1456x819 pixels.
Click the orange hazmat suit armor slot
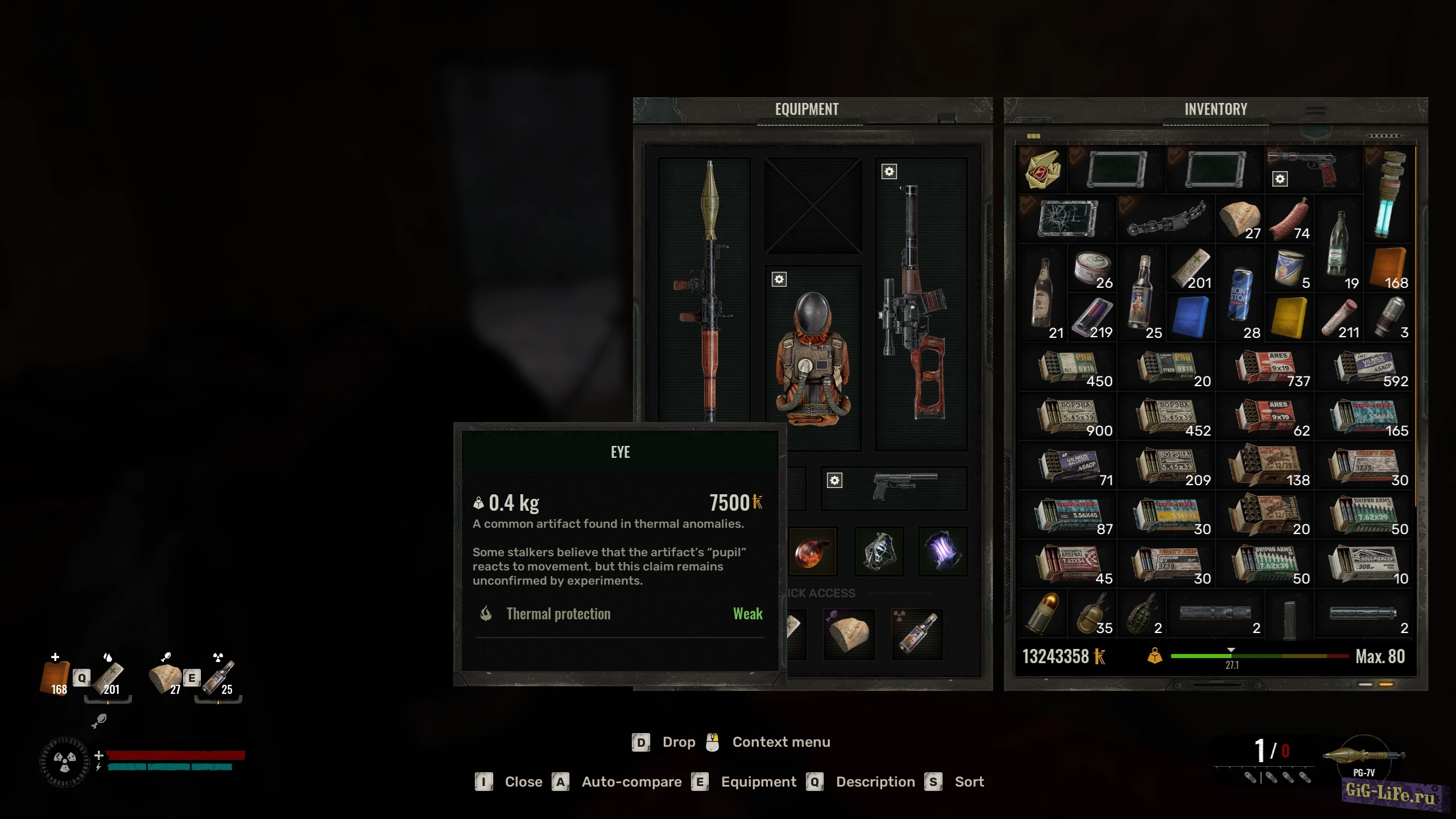pyautogui.click(x=813, y=359)
